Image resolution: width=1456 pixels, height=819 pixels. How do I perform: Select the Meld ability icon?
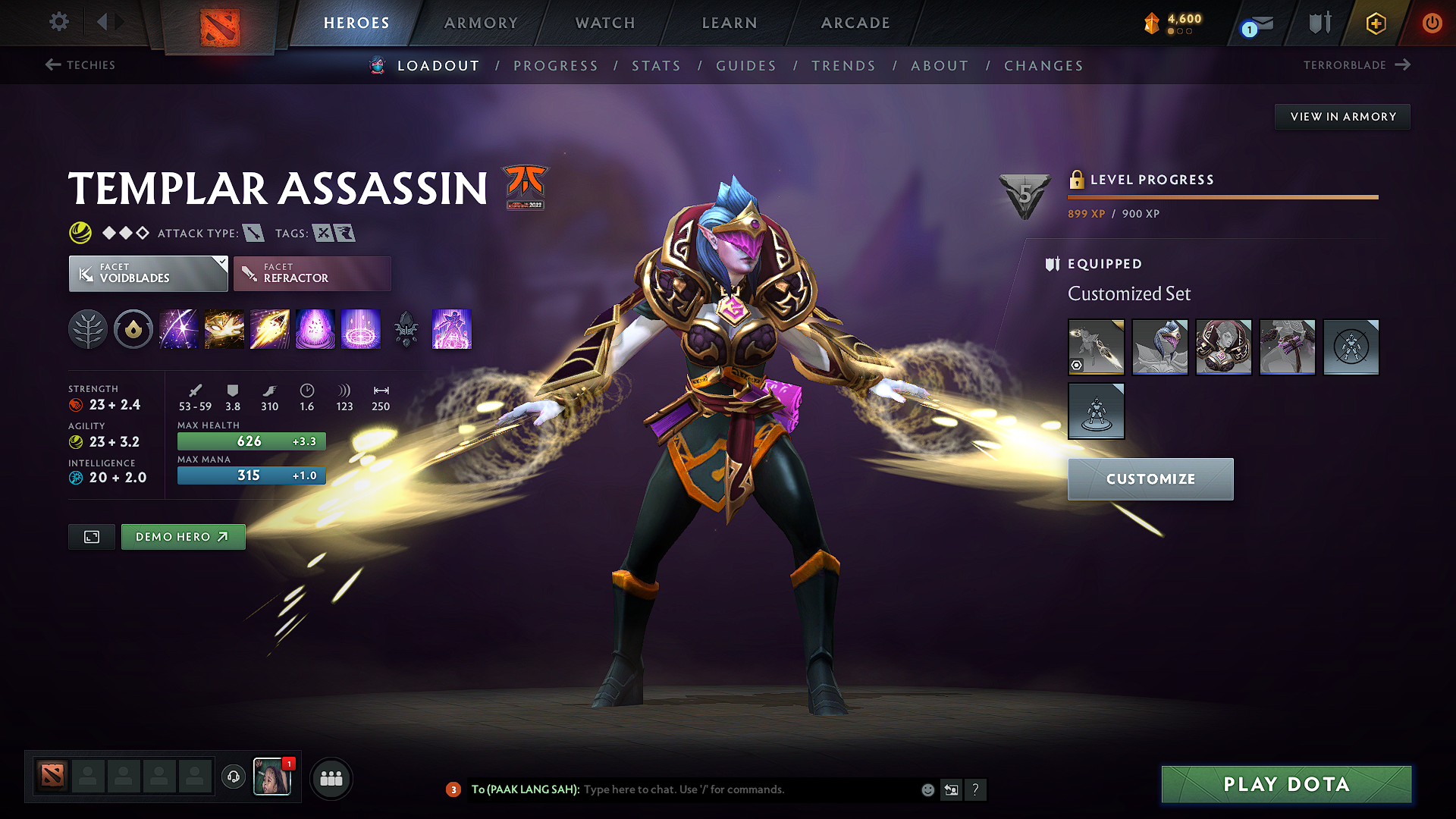(224, 329)
